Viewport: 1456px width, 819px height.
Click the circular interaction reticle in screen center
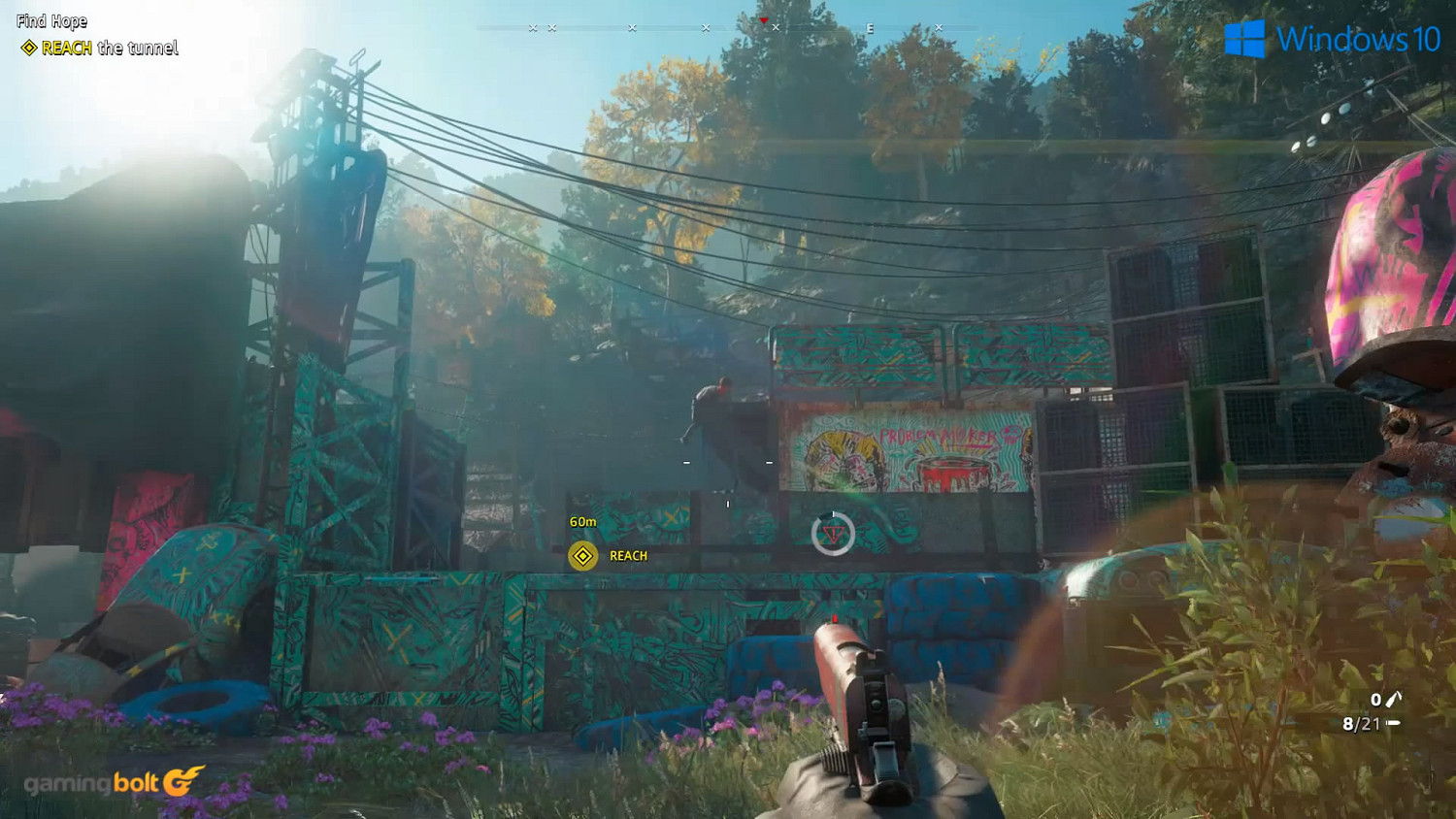[x=833, y=535]
